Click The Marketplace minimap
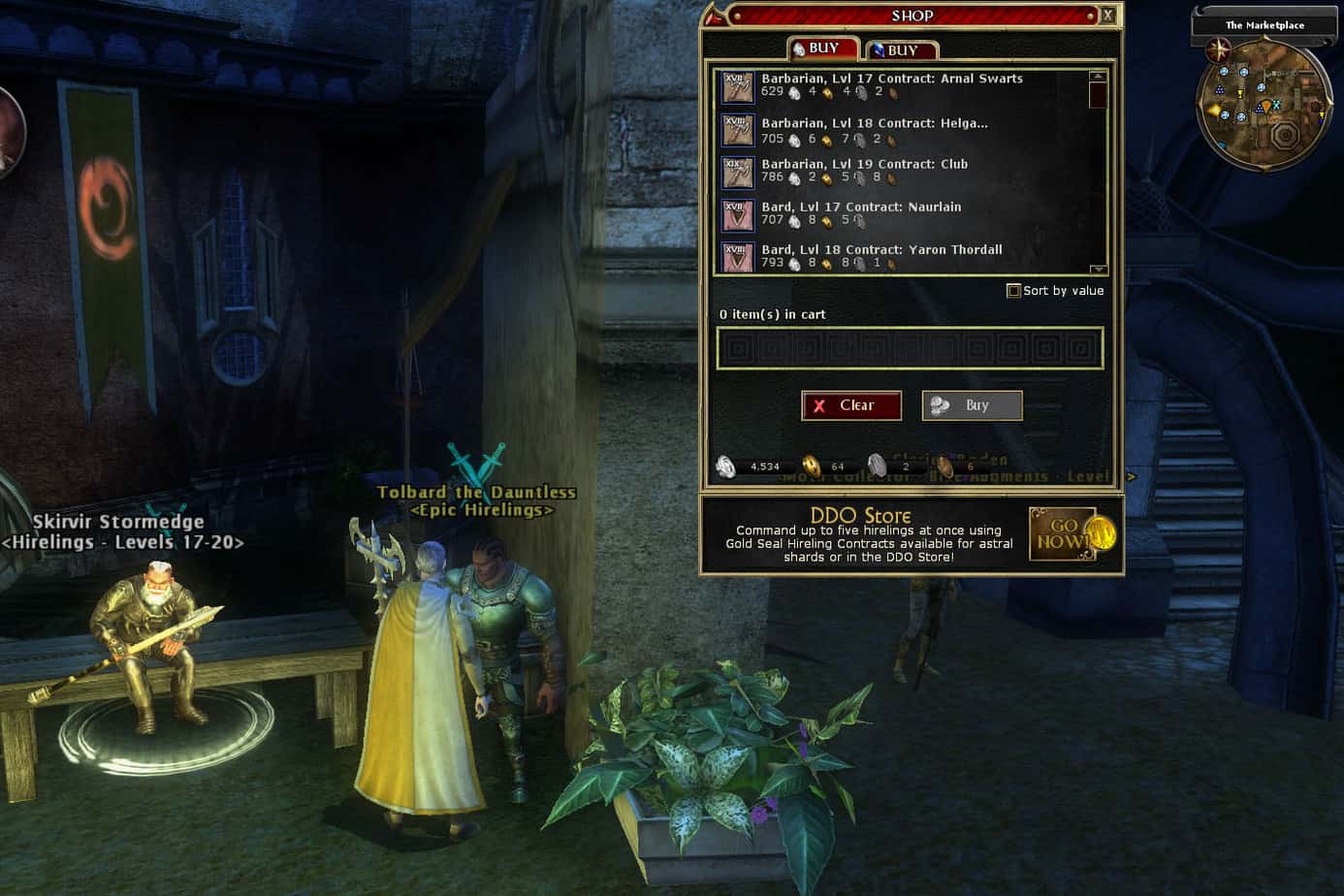 click(1264, 102)
